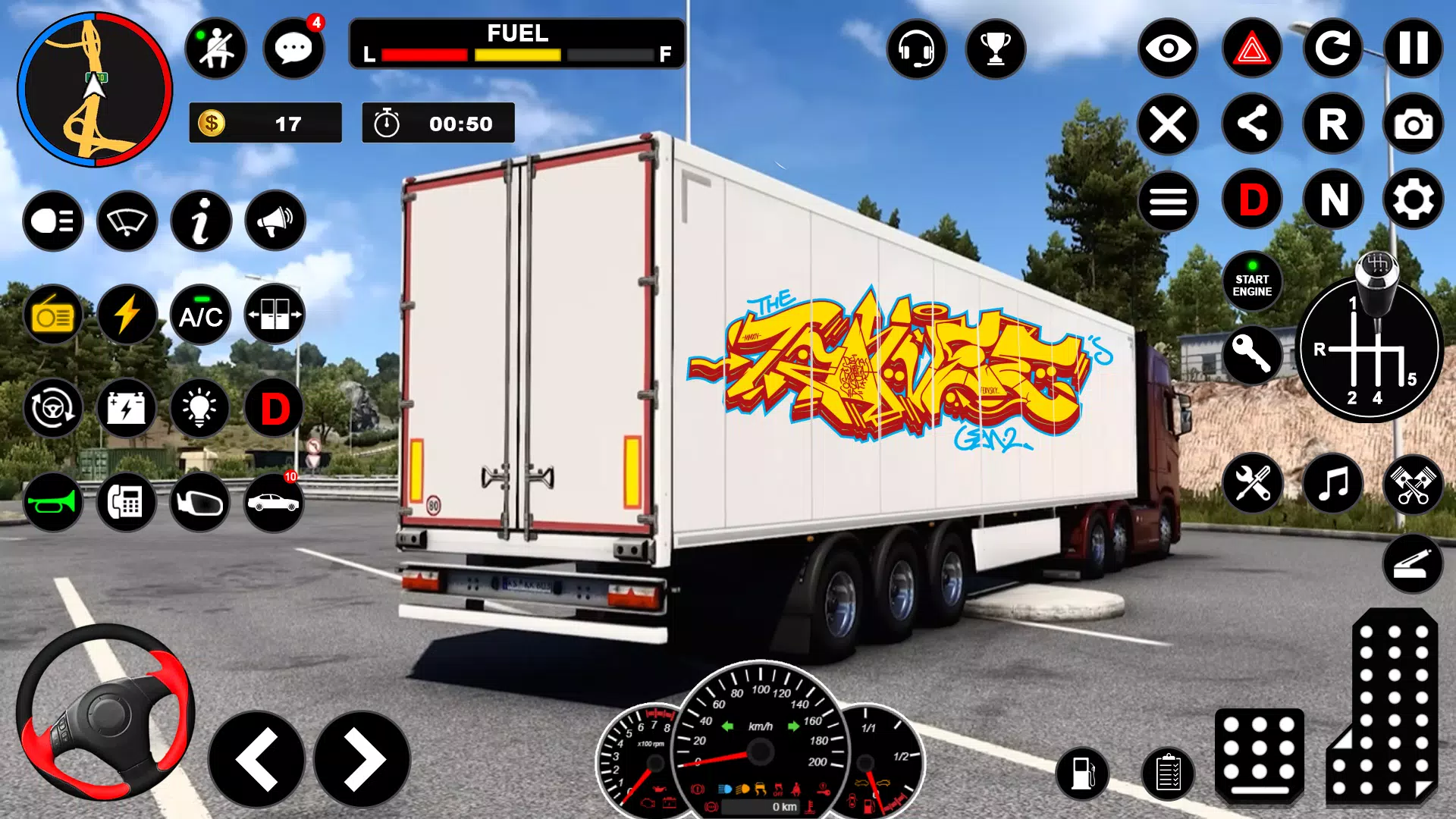Open the in-game radio

pyautogui.click(x=52, y=315)
